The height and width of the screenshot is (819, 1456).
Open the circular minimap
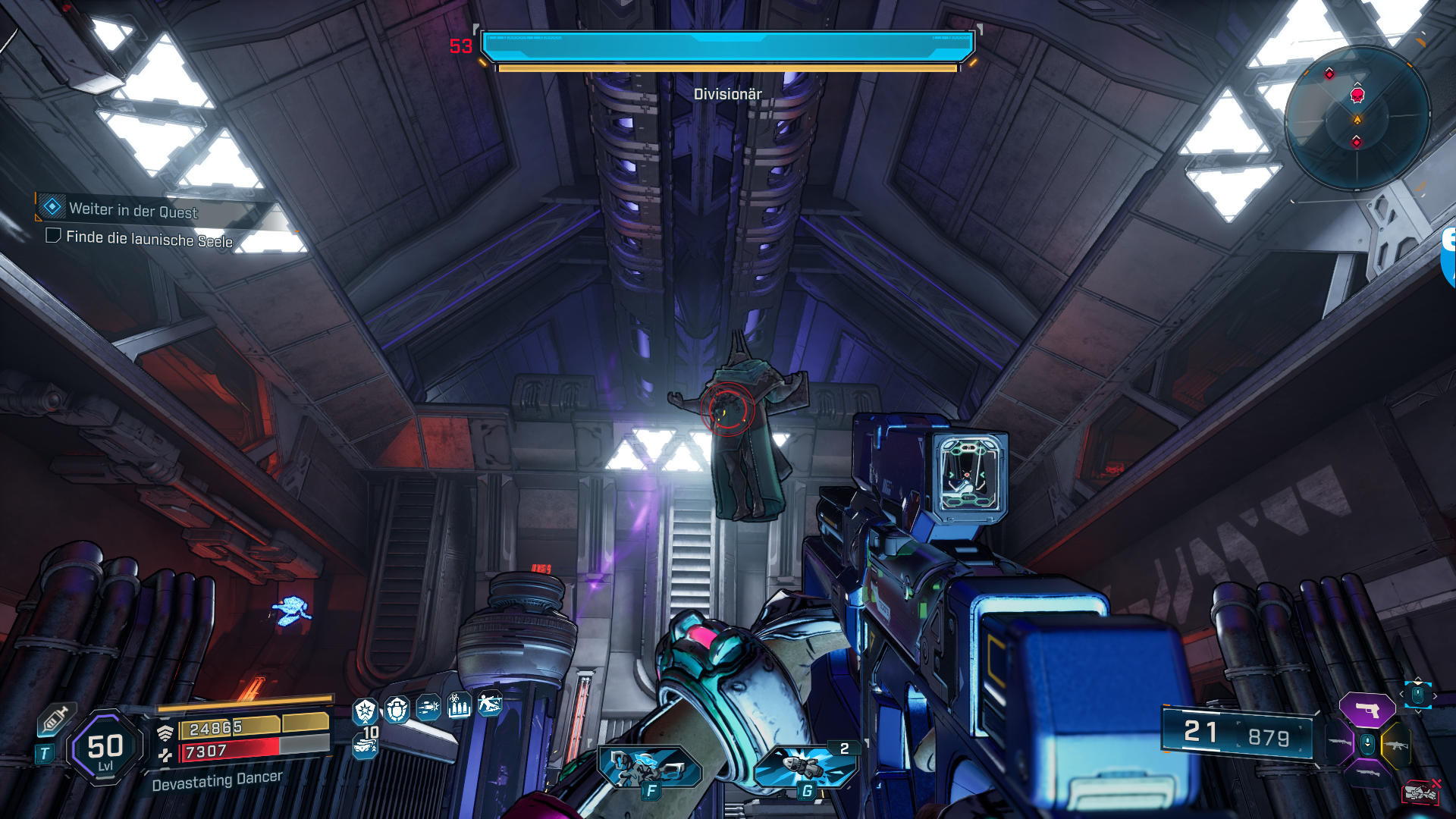(x=1357, y=118)
